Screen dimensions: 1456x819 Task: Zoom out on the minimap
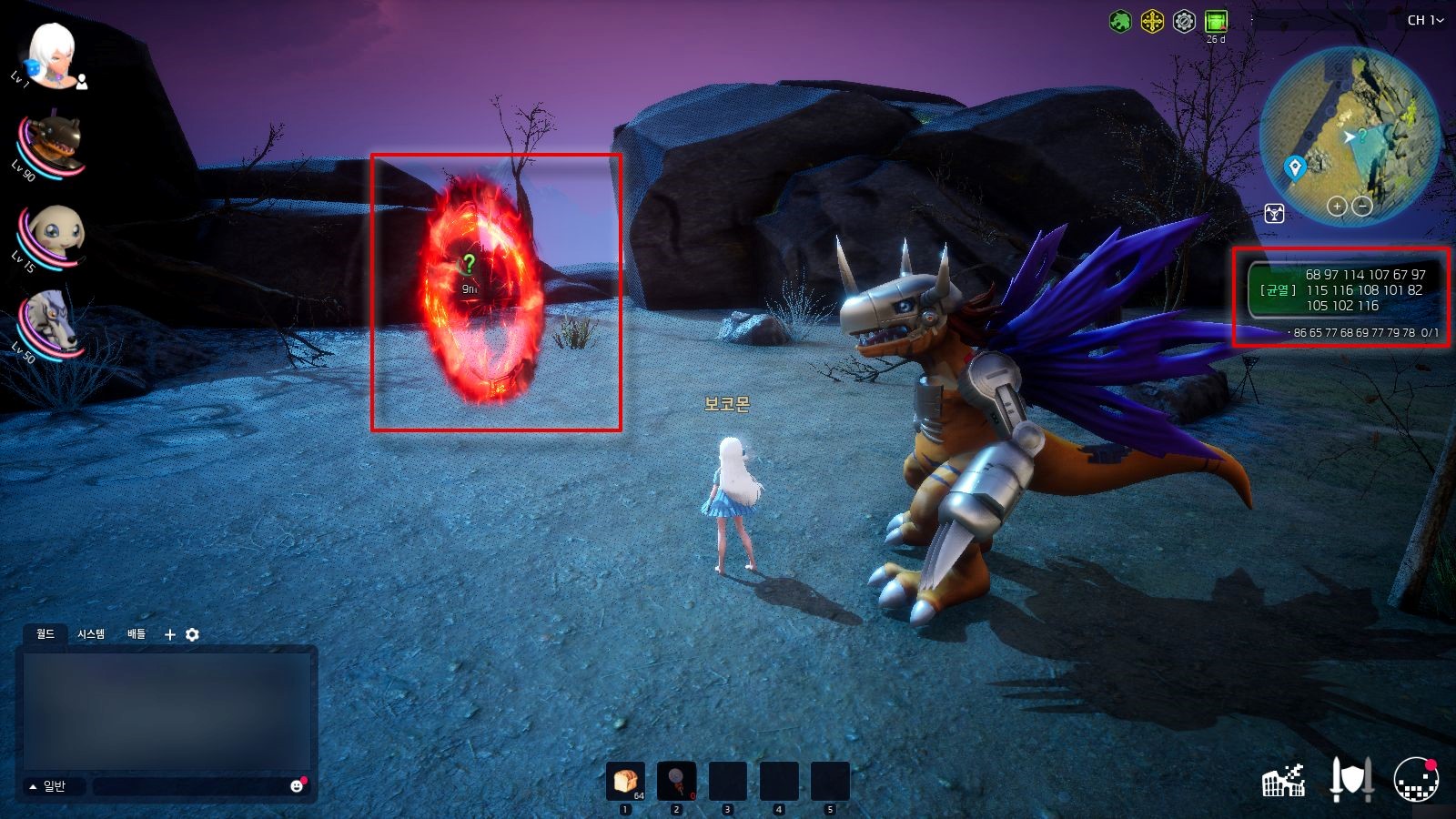[x=1362, y=206]
